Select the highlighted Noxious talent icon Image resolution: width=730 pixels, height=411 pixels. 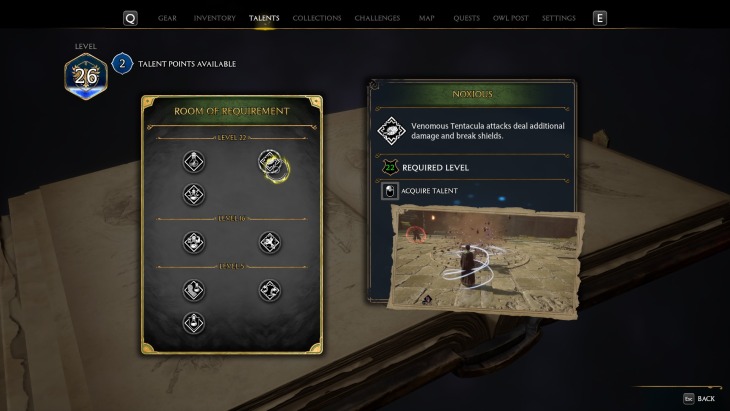tap(269, 162)
